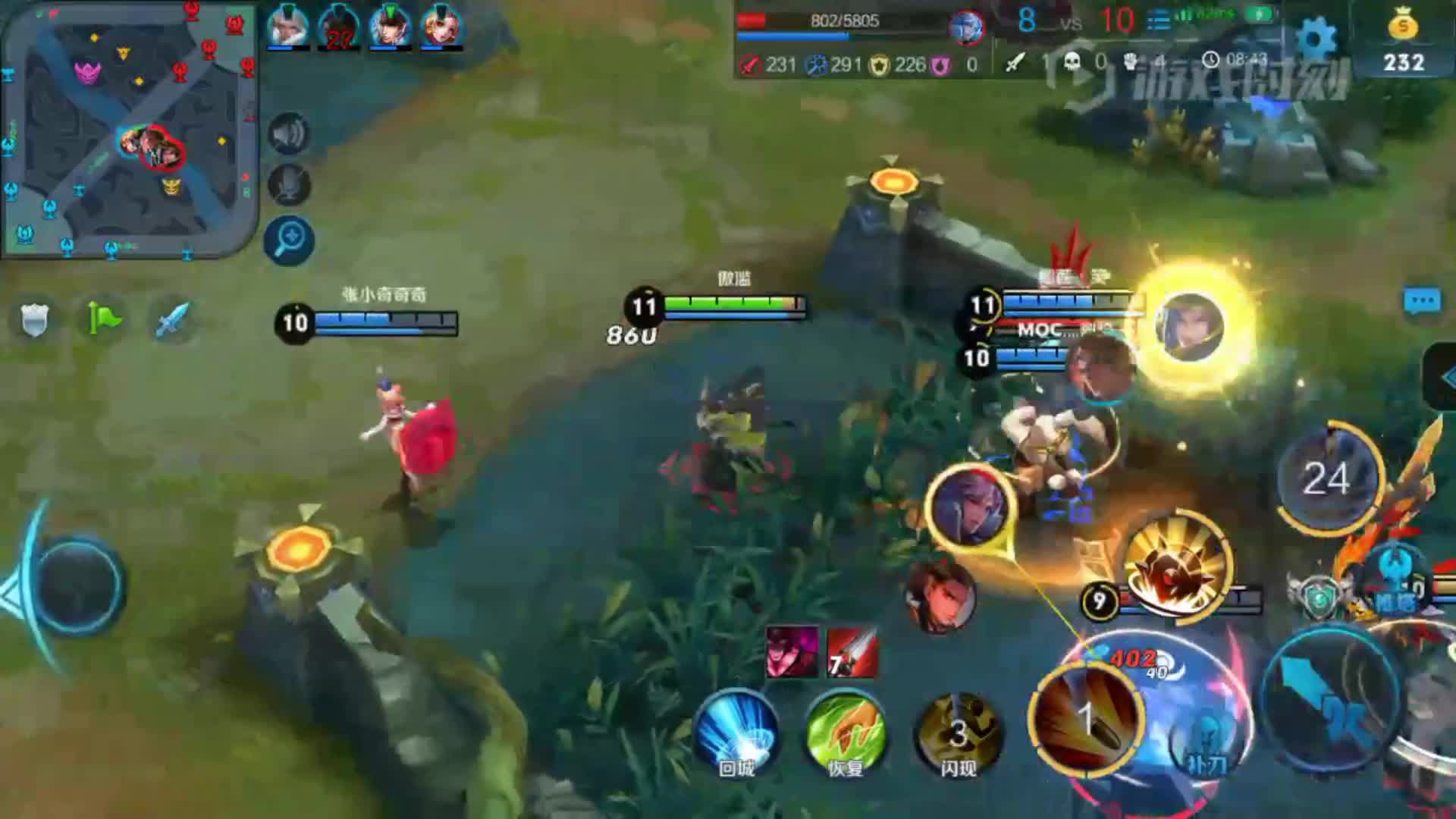Screen dimensions: 1456x819
Task: Cast the skill showing cooldown 24
Action: (1326, 479)
